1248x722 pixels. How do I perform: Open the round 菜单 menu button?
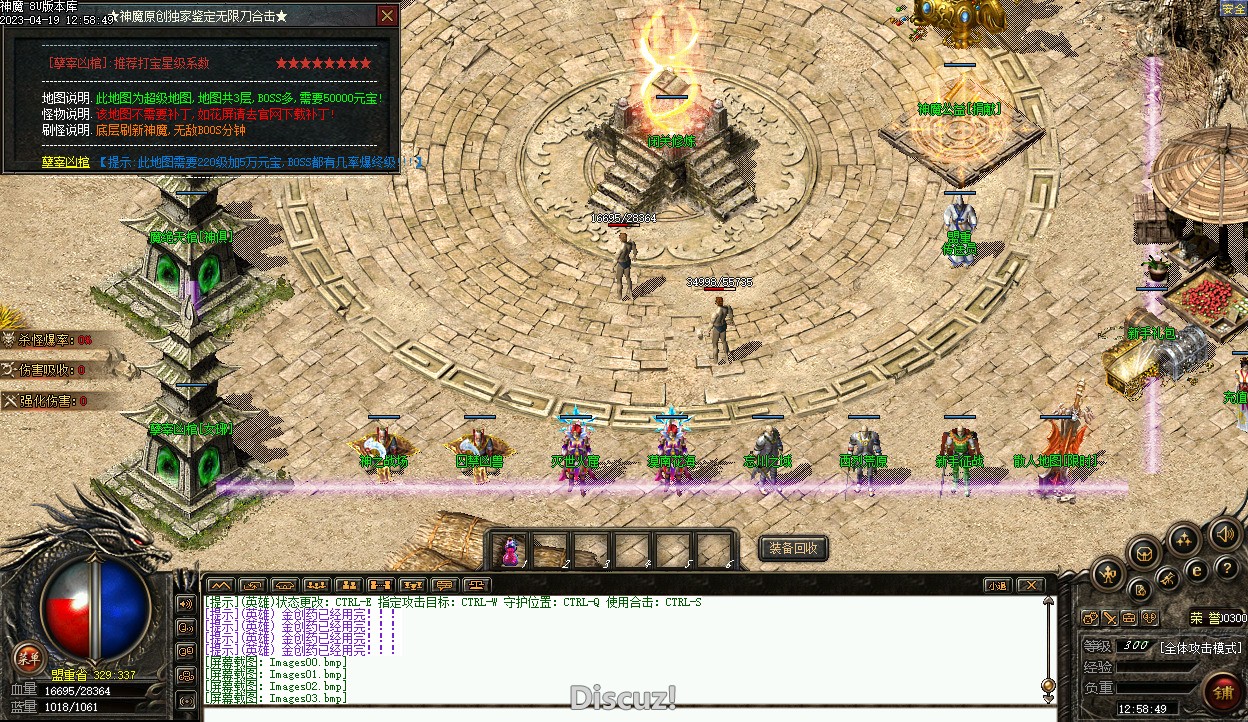29,657
